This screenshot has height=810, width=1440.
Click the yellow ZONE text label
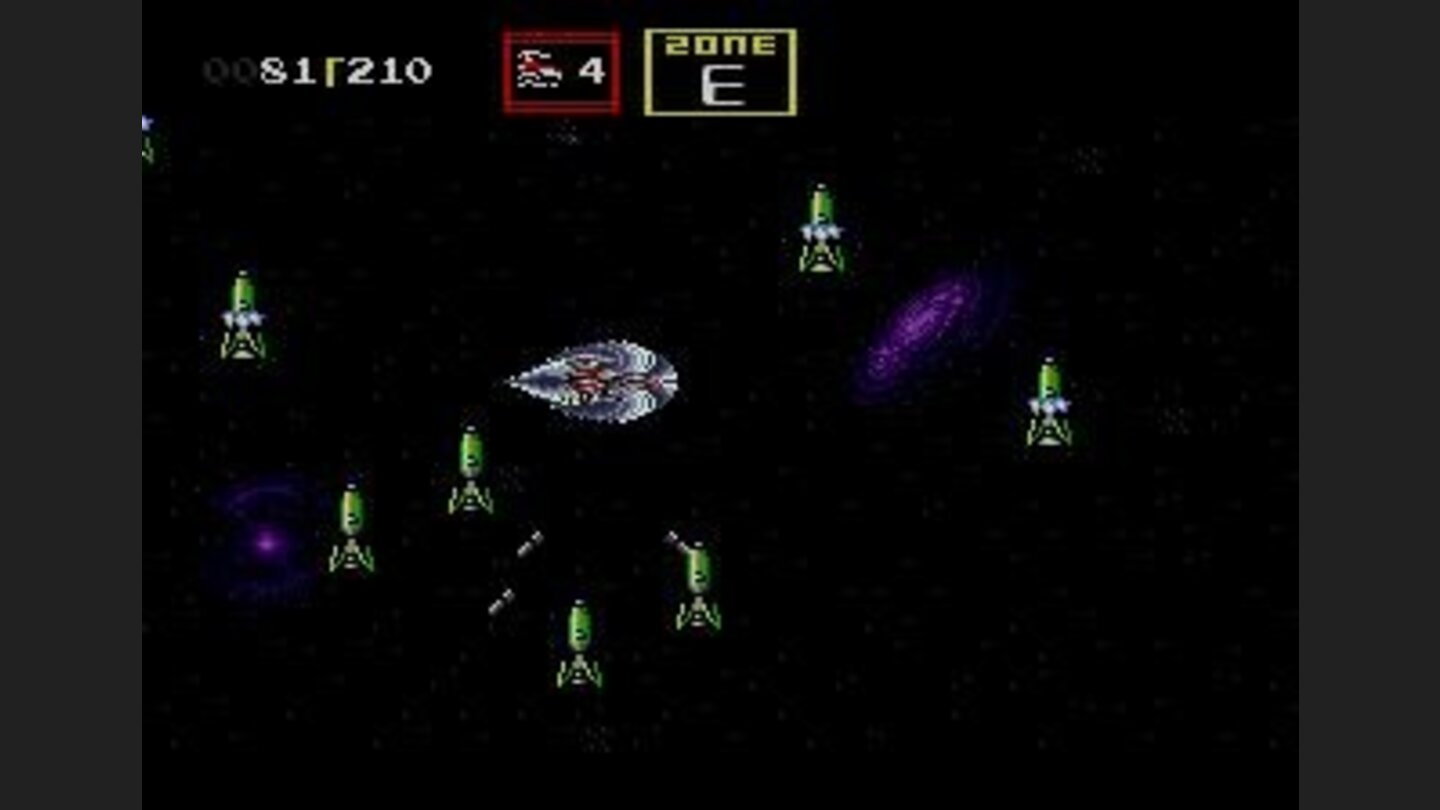tap(722, 45)
